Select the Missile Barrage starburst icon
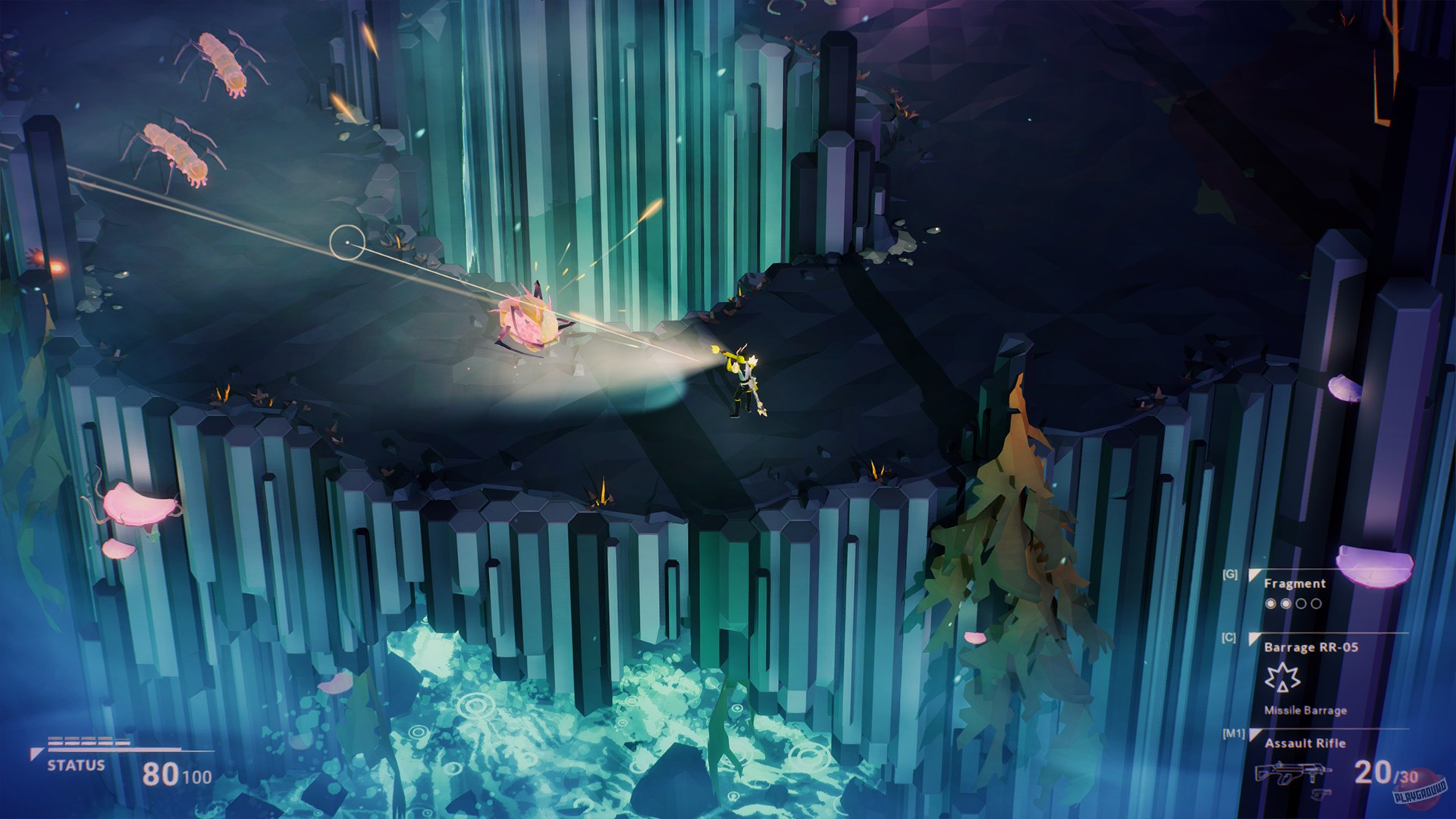The image size is (1456, 819). click(1283, 678)
